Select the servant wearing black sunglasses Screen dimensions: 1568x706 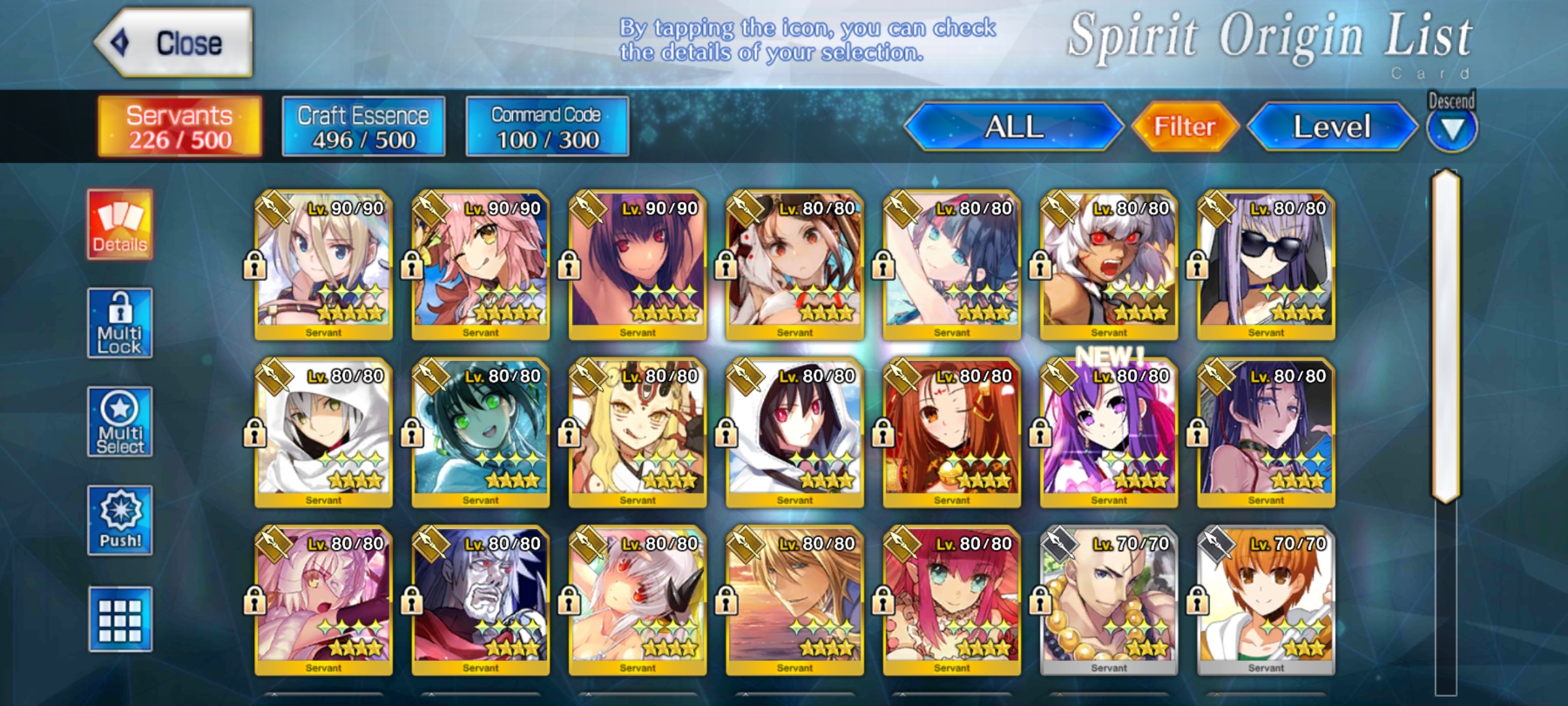pos(1266,265)
